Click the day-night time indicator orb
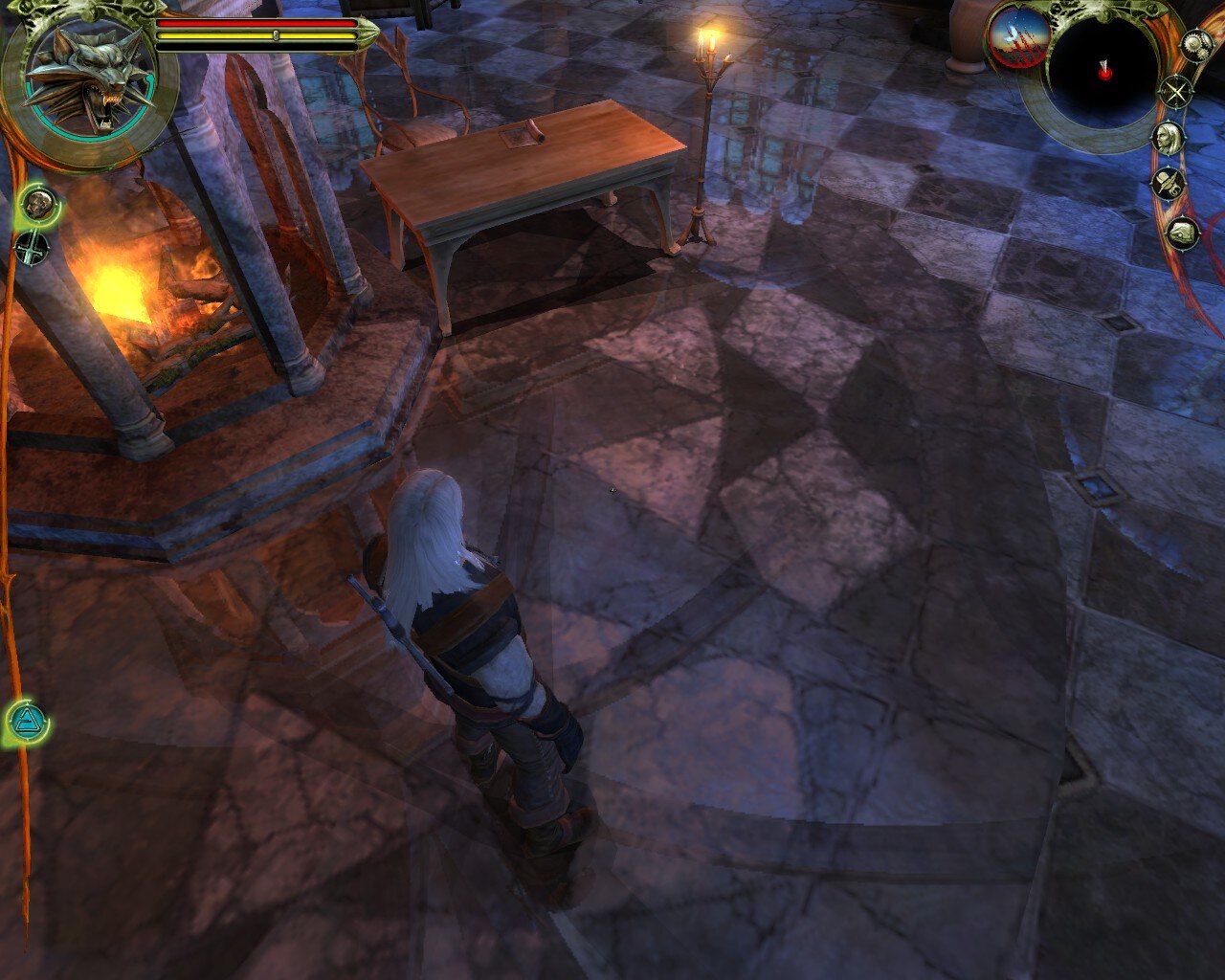 point(1018,38)
